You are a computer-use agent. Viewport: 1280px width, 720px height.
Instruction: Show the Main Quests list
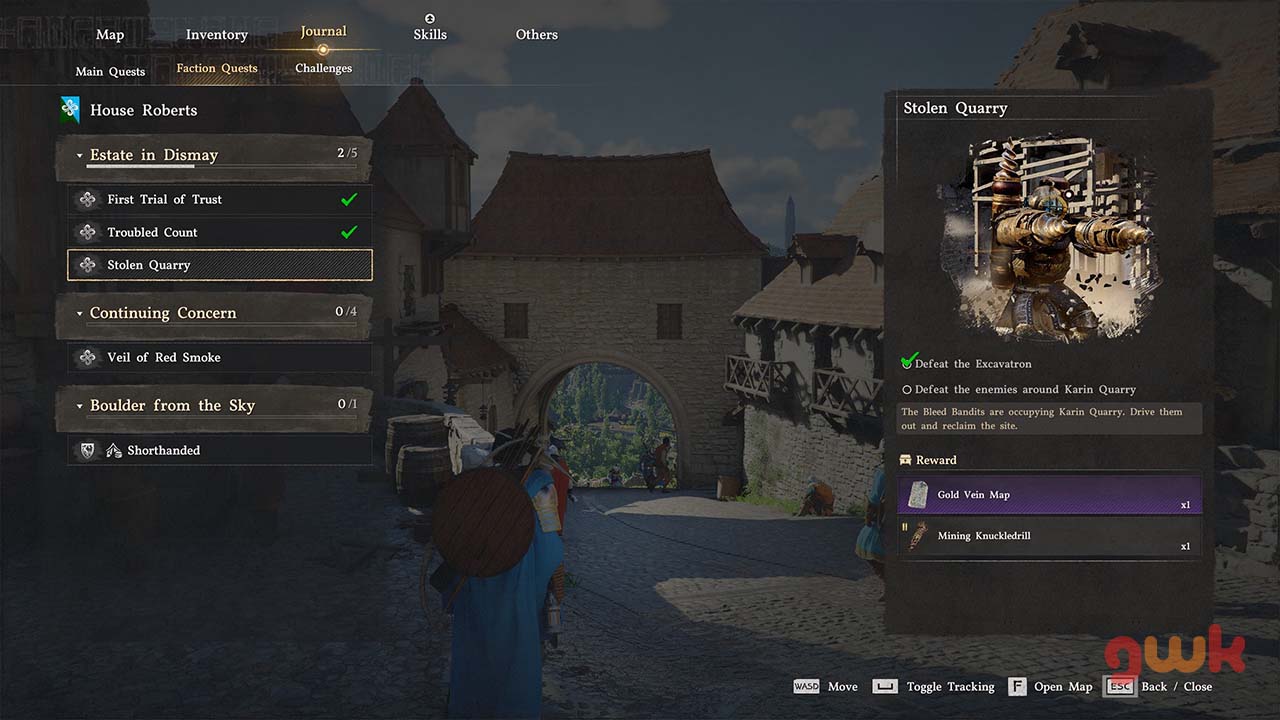coord(110,71)
